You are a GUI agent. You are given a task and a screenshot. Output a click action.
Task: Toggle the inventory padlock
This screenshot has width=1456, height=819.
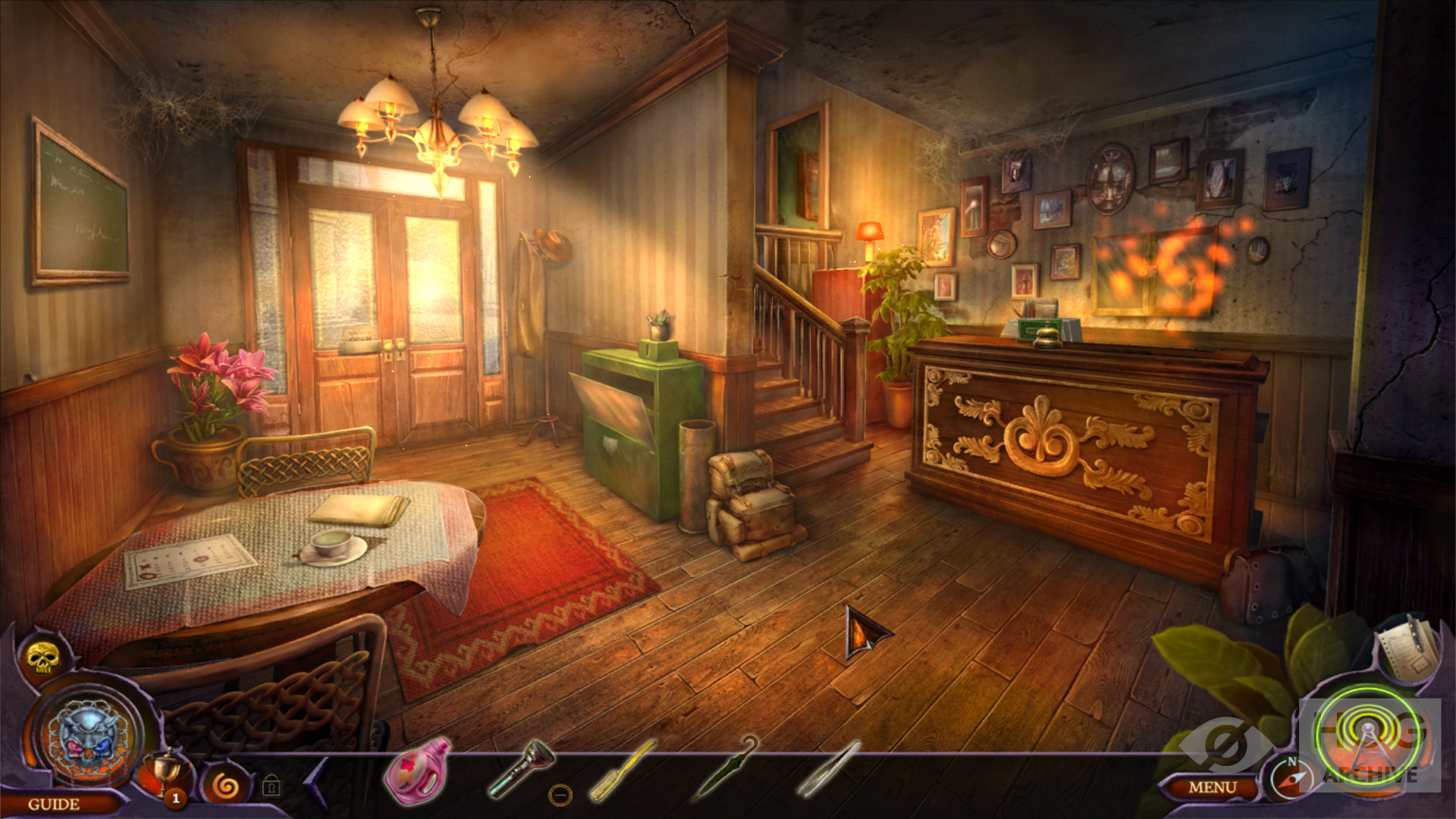click(271, 786)
